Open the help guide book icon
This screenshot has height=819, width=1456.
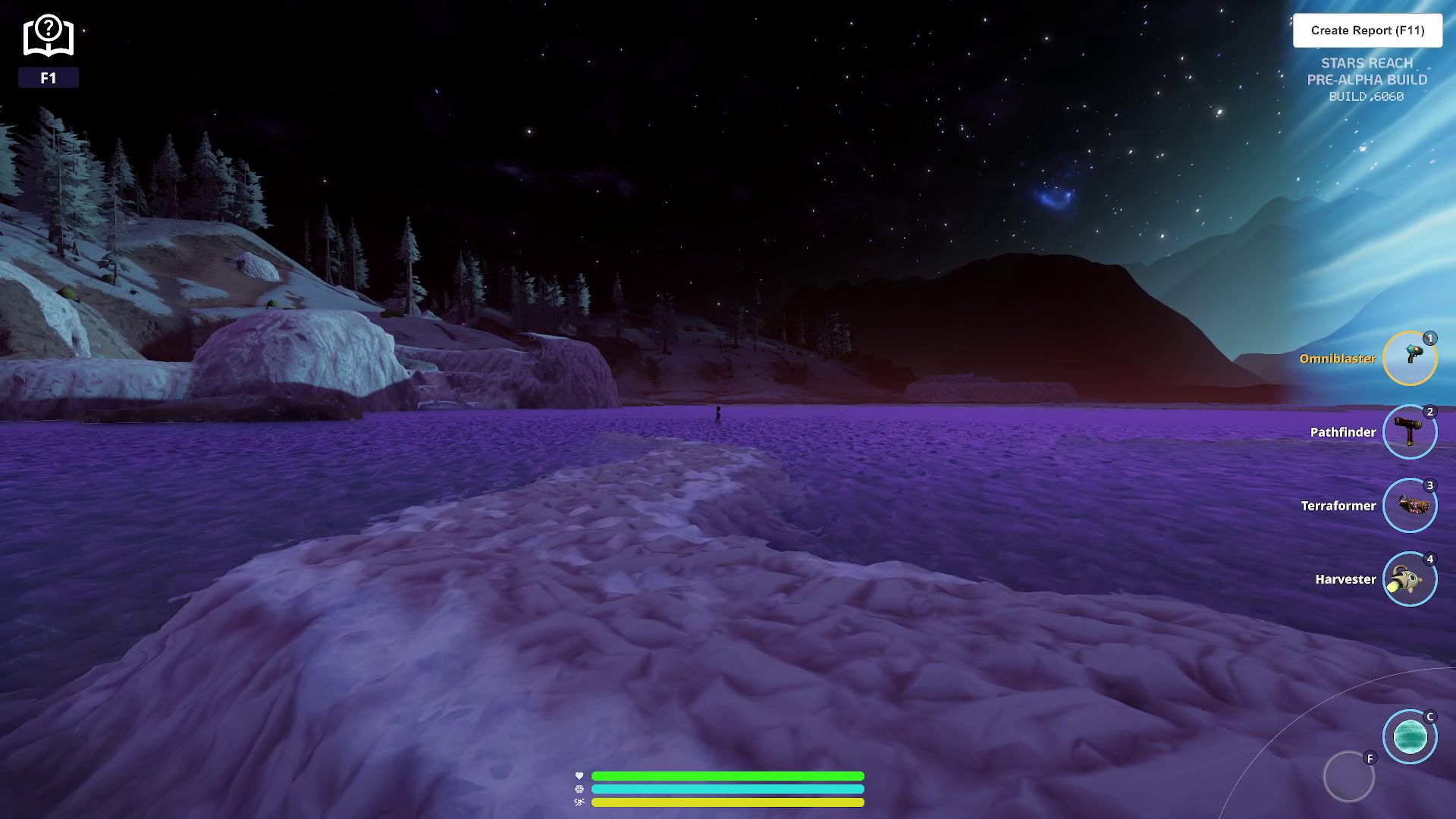point(48,36)
